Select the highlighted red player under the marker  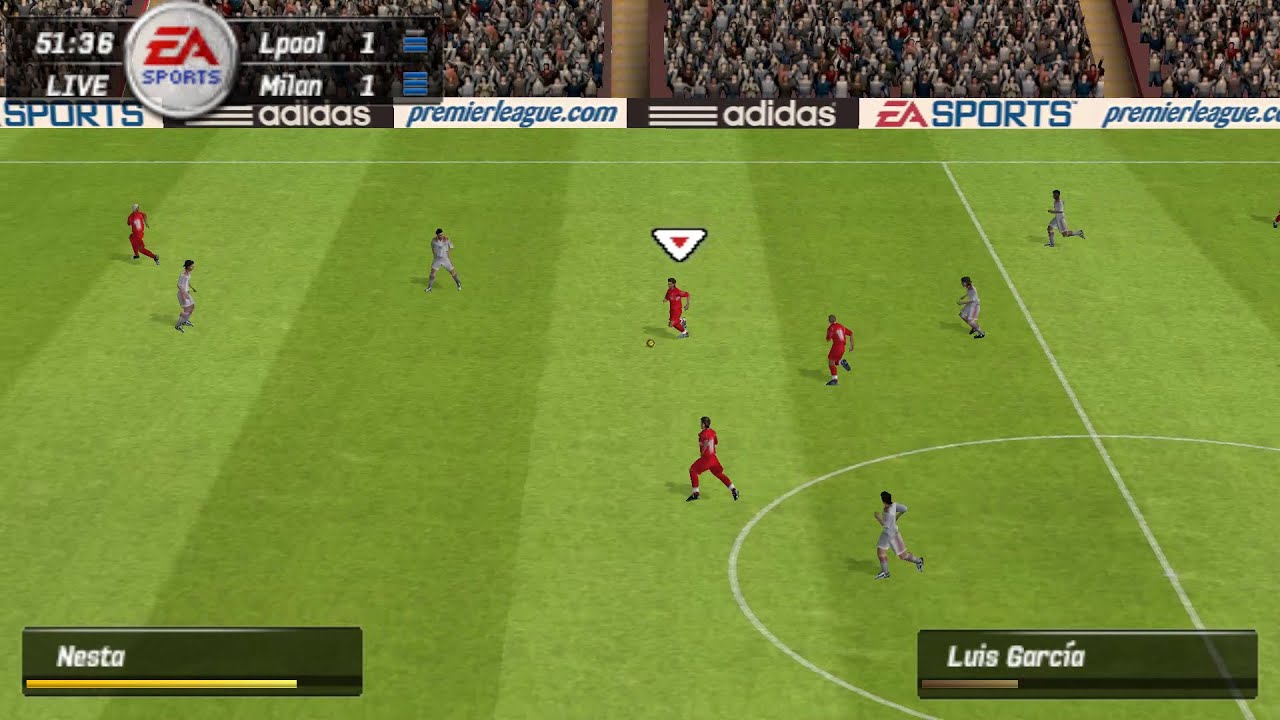pyautogui.click(x=676, y=305)
